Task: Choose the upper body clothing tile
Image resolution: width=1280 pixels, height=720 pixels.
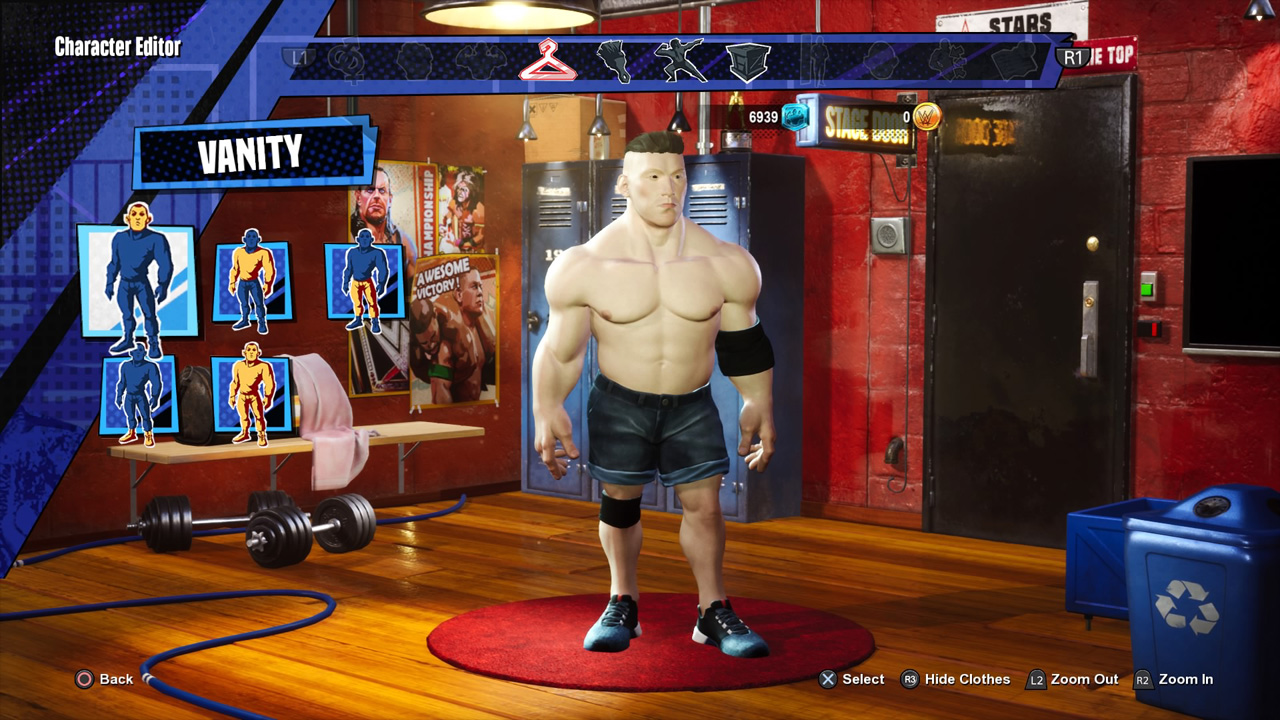Action: (251, 281)
